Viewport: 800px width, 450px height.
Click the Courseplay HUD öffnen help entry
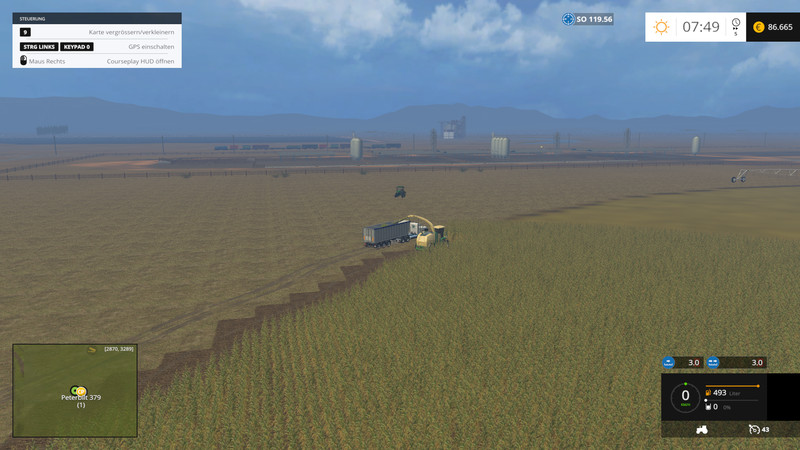tap(141, 61)
